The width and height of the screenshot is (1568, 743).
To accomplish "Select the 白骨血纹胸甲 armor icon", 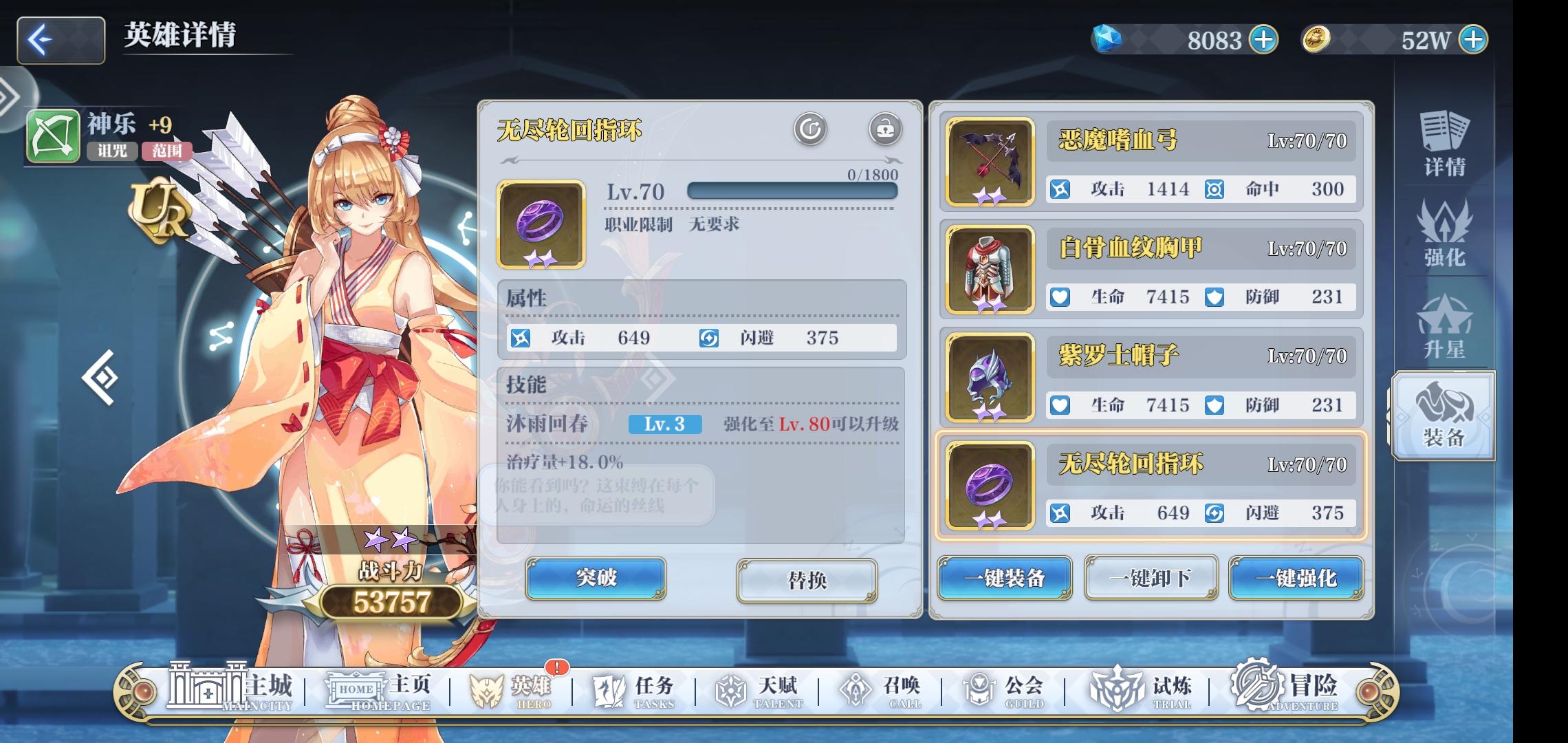I will 989,269.
